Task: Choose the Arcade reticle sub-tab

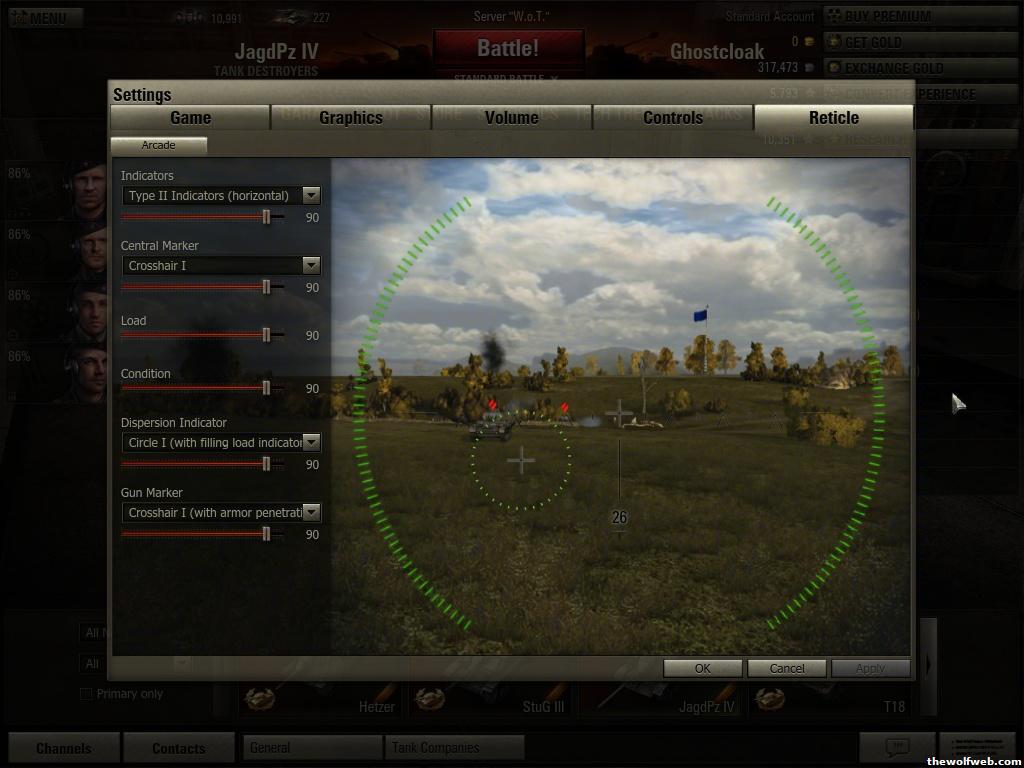Action: [158, 145]
